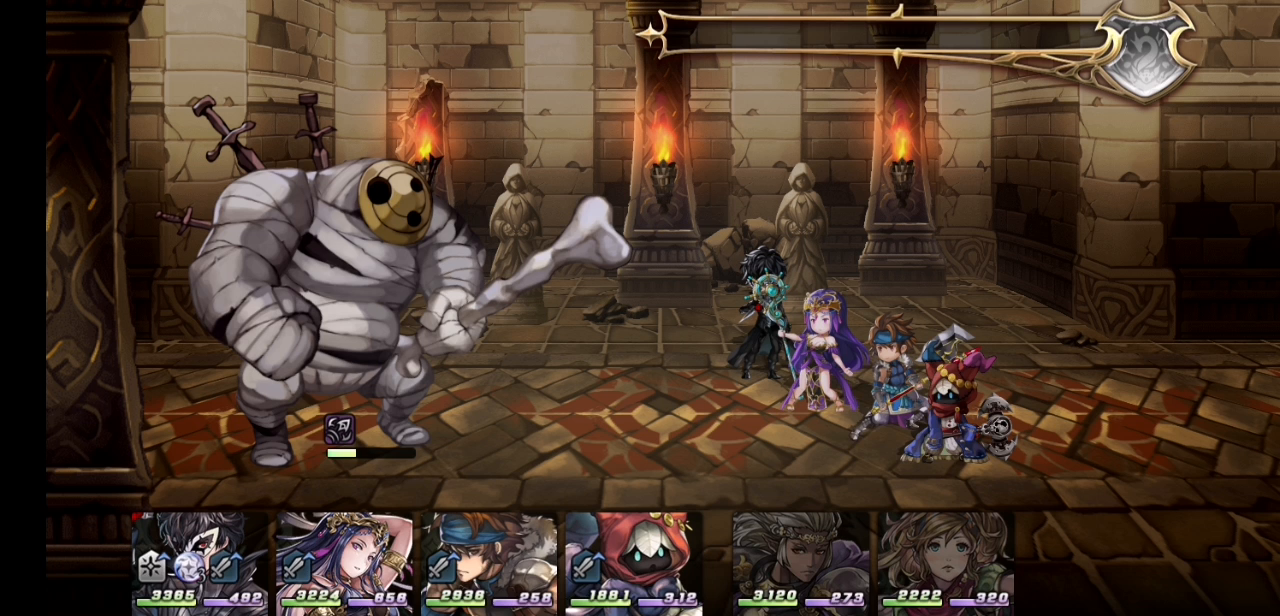Choose the purple-haired woman's portrait card
Viewport: 1280px width, 616px height.
tap(344, 560)
